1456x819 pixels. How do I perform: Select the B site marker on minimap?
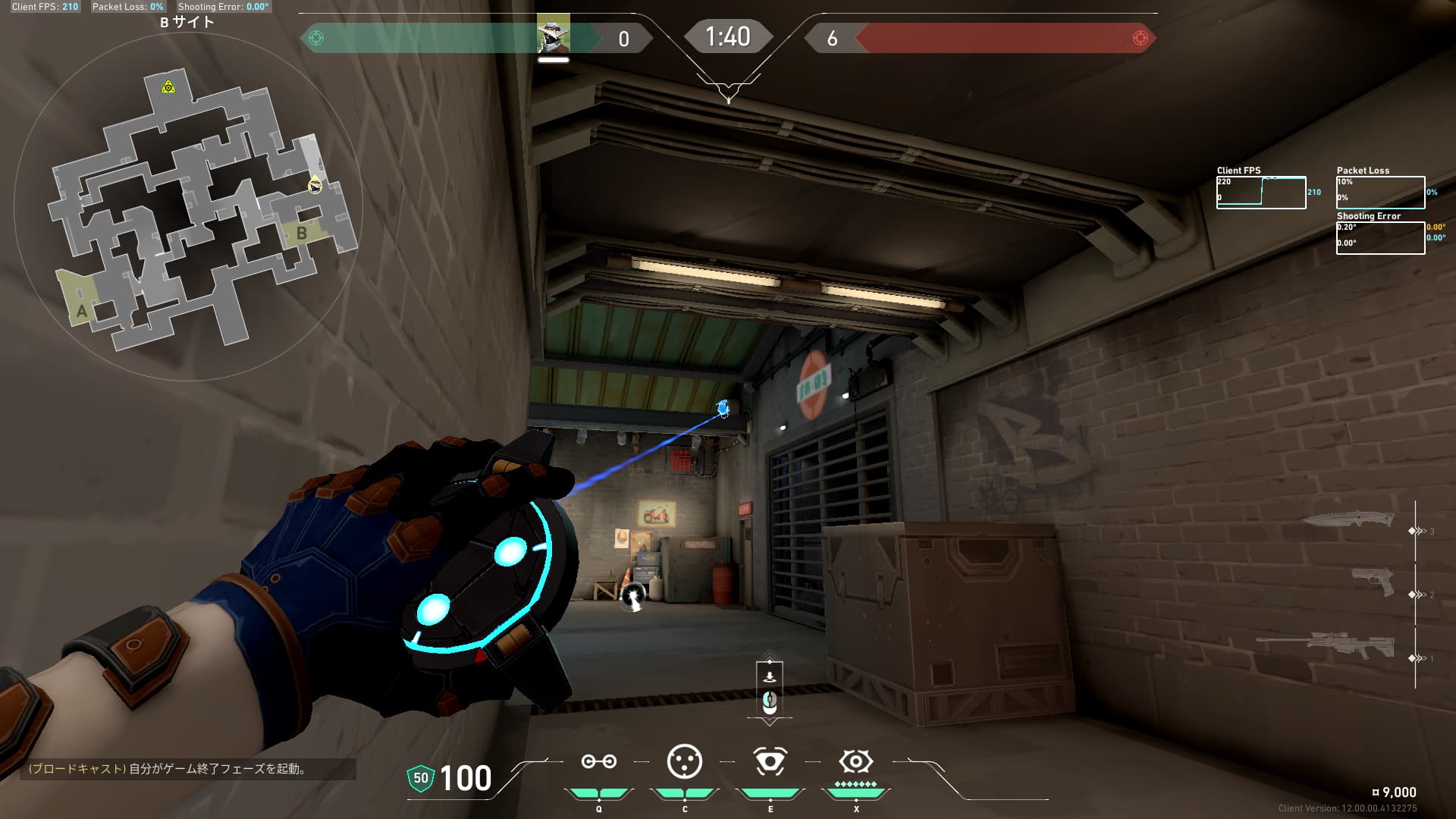(x=302, y=233)
